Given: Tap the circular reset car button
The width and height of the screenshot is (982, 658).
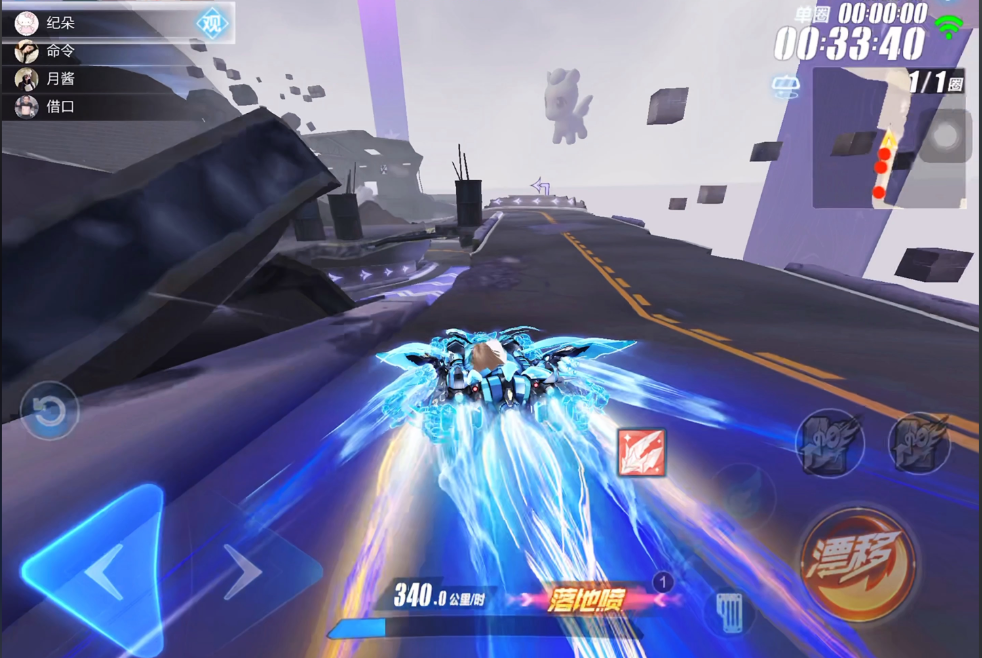Looking at the screenshot, I should 49,411.
